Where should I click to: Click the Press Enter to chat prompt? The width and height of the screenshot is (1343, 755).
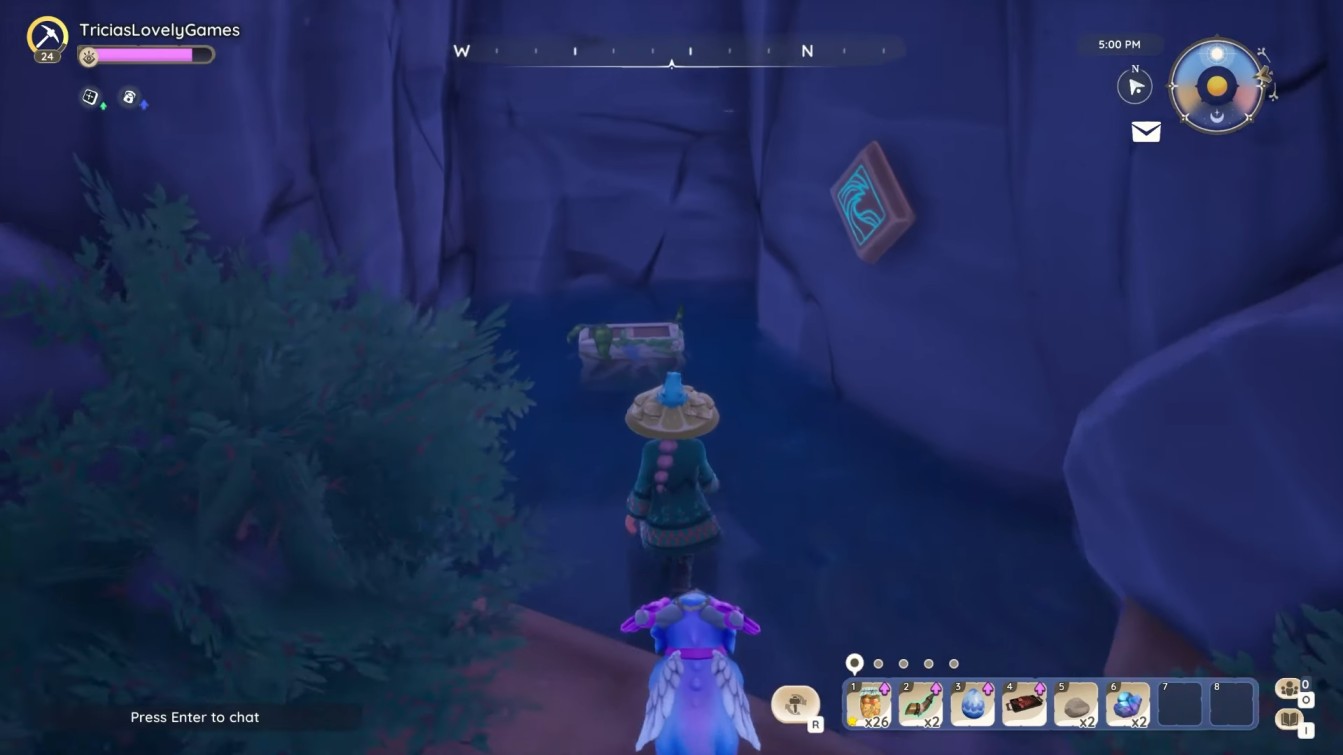click(x=194, y=717)
